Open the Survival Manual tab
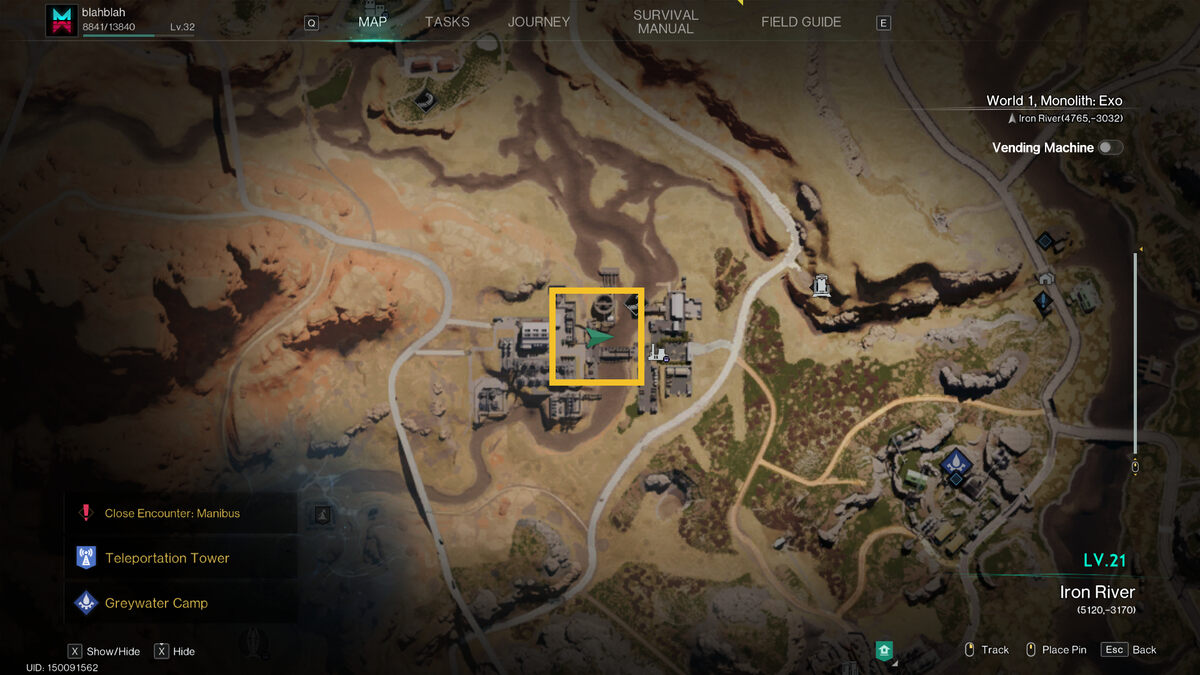This screenshot has width=1200, height=675. tap(665, 22)
